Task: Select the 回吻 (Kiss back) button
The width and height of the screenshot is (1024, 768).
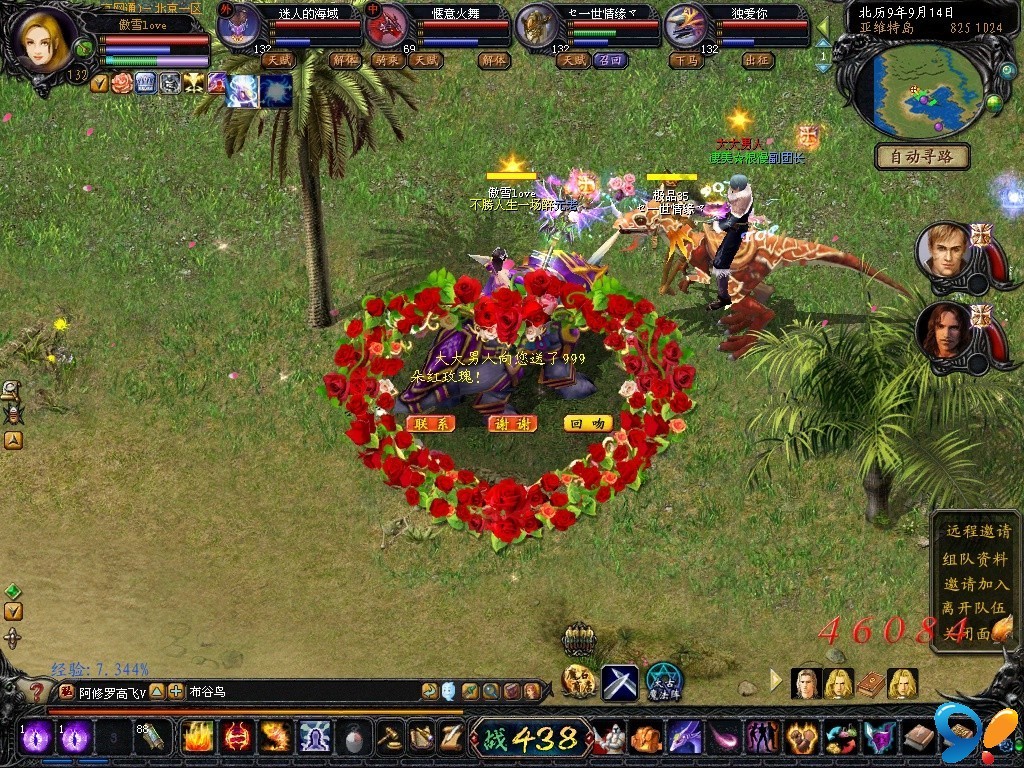Action: click(x=588, y=424)
